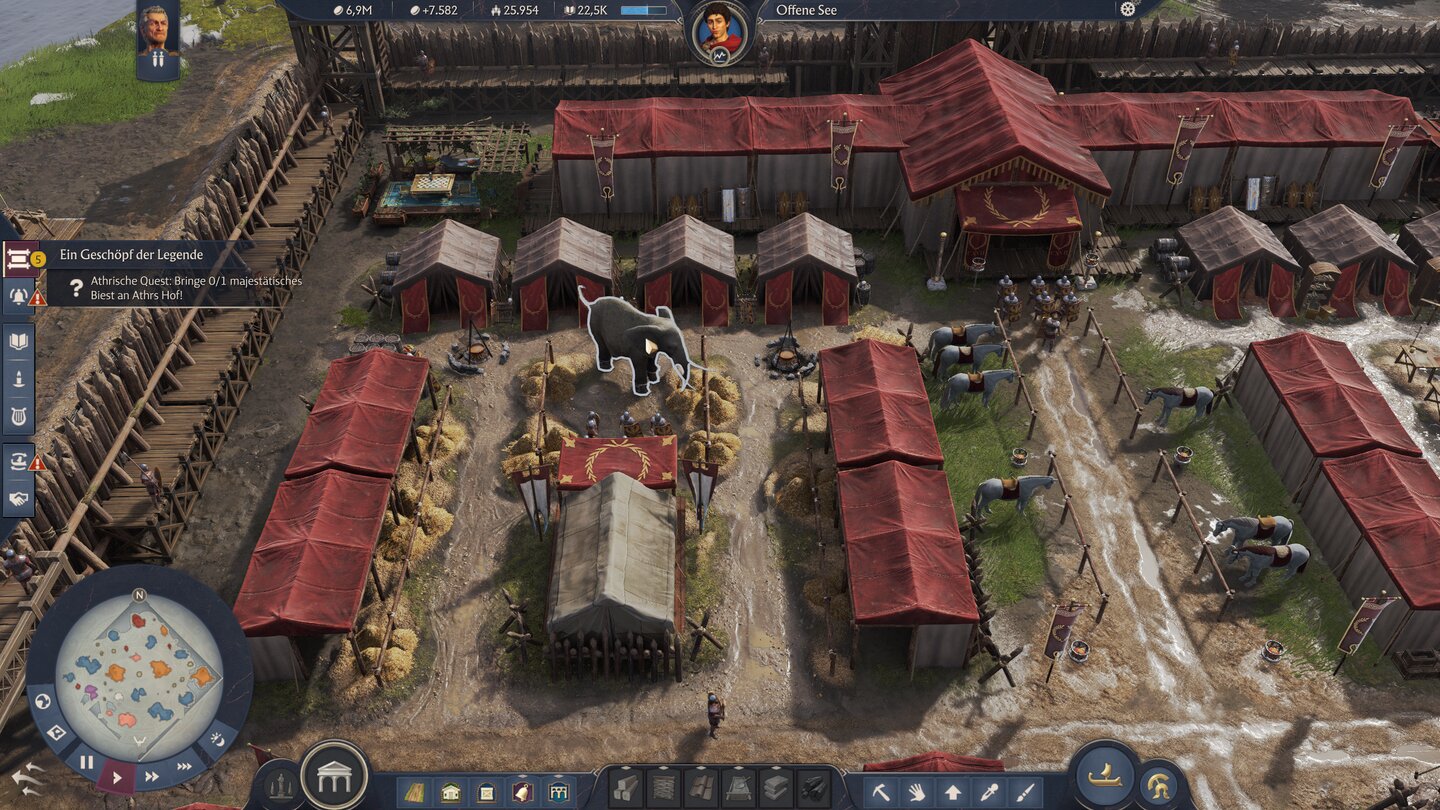The width and height of the screenshot is (1440, 810).
Task: Open the temple building menu button
Action: (334, 775)
